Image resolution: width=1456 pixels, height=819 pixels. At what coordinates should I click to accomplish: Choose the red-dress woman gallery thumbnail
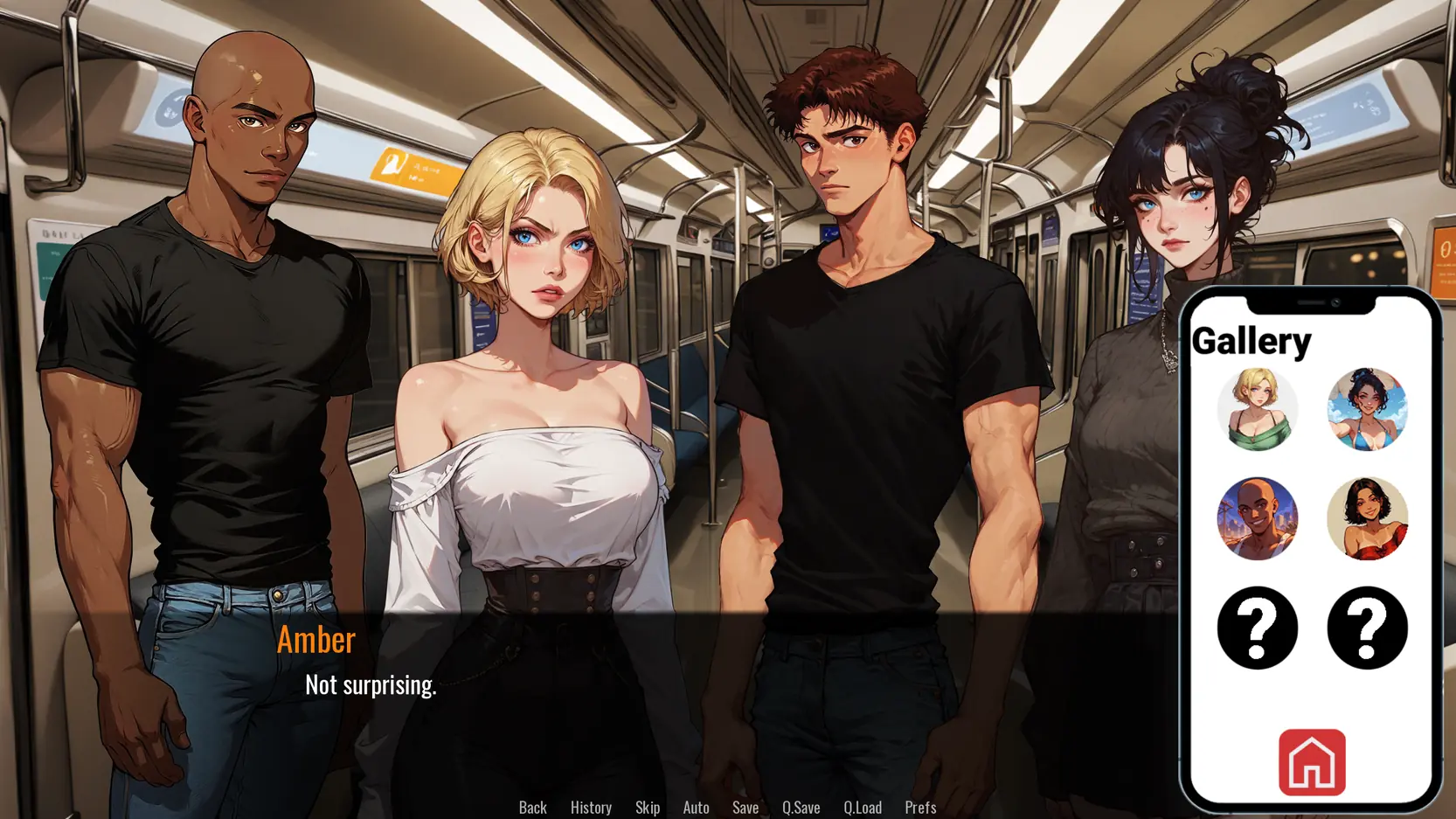coord(1367,518)
